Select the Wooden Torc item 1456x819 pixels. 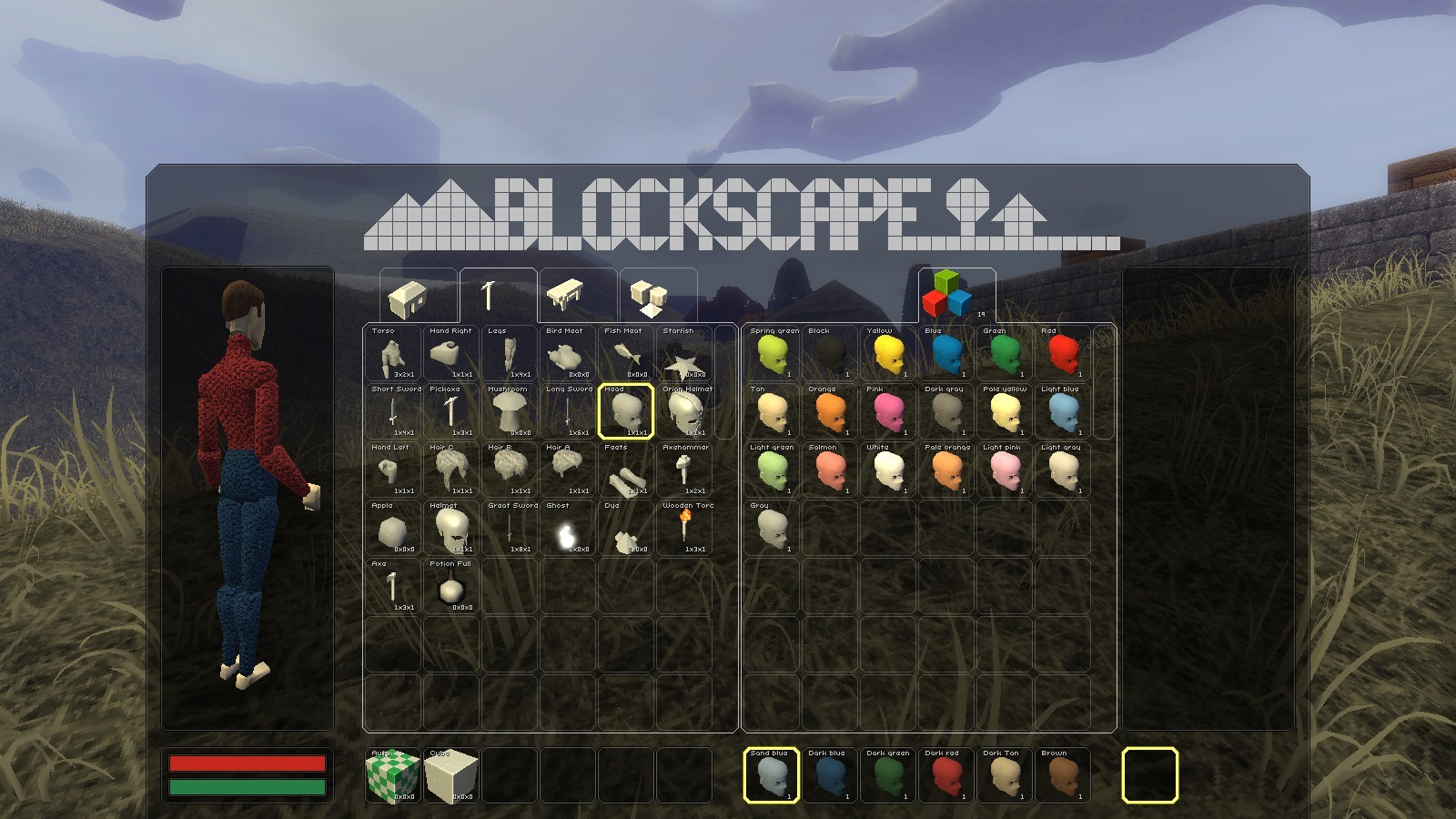(687, 530)
